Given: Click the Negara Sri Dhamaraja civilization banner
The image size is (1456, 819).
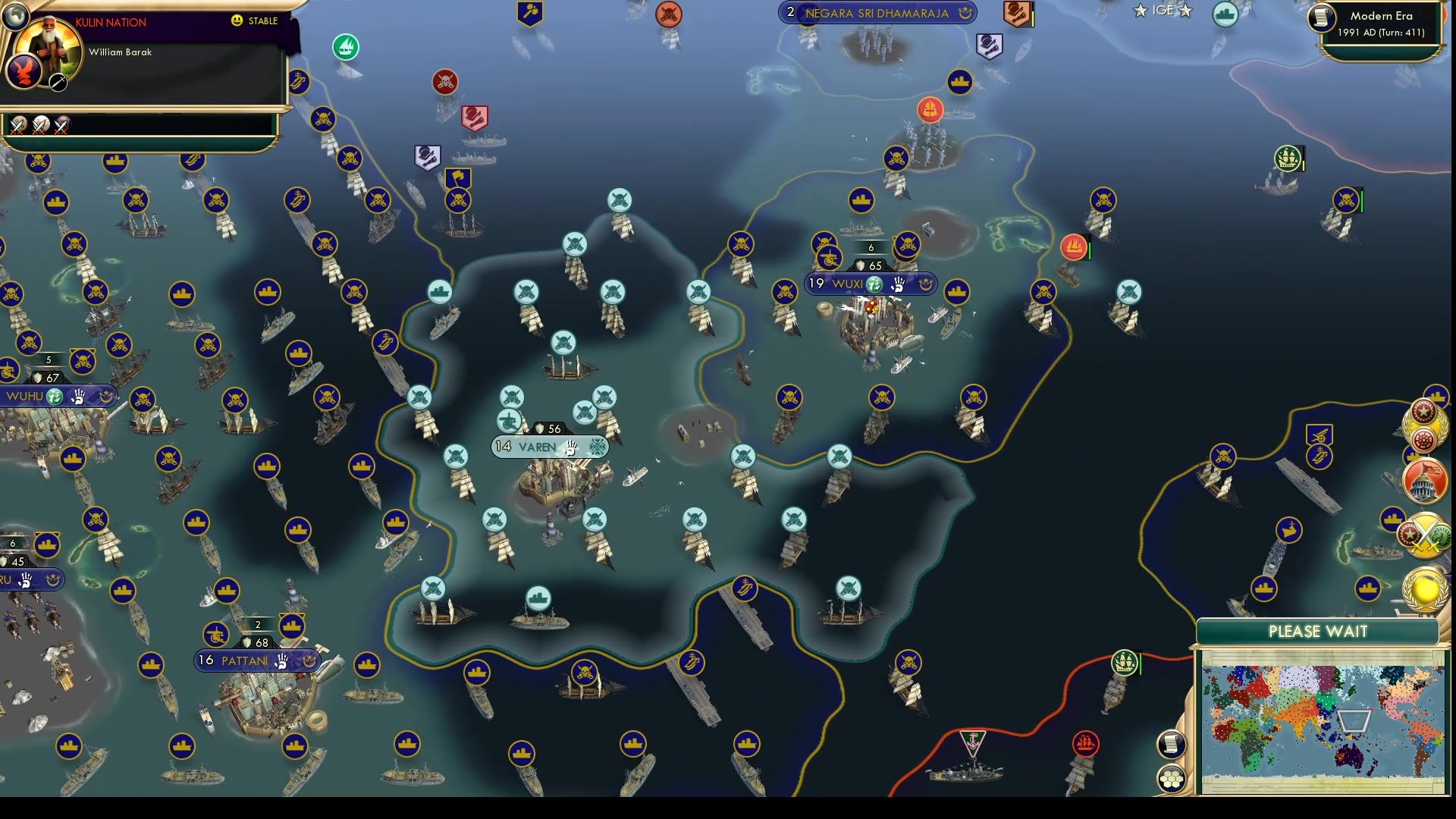Looking at the screenshot, I should pyautogui.click(x=876, y=13).
